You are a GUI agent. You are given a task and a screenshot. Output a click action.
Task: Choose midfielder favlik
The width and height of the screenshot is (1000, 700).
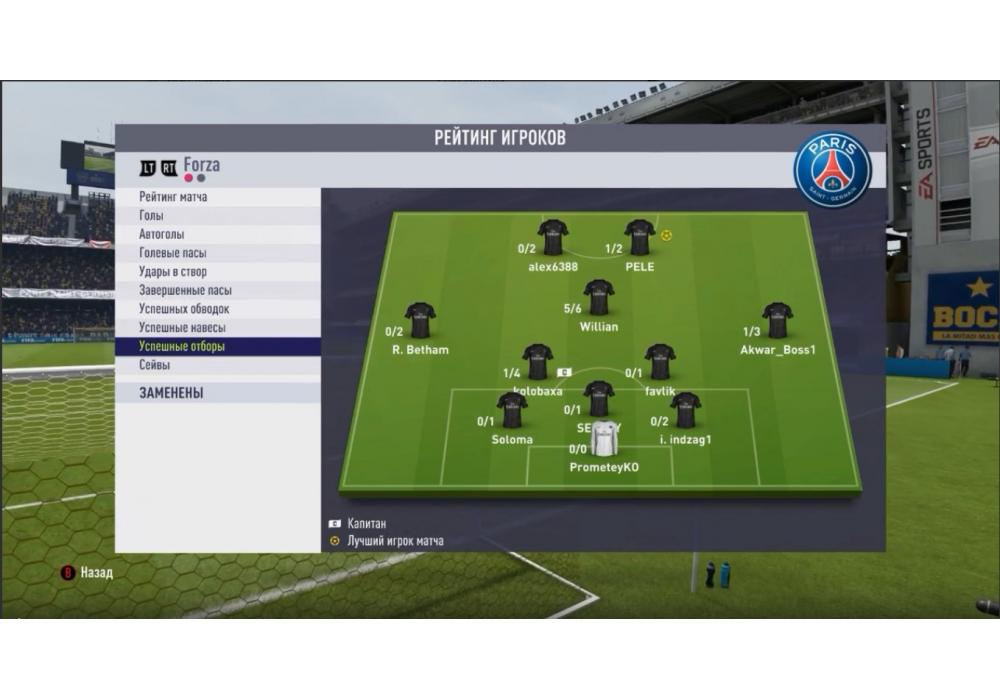(x=660, y=362)
